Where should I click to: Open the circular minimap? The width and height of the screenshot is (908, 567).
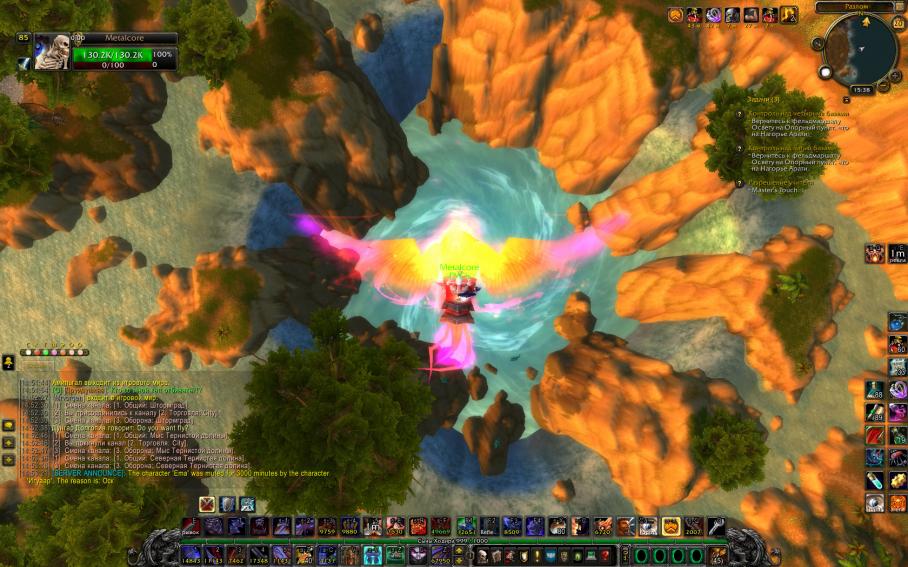coord(861,49)
